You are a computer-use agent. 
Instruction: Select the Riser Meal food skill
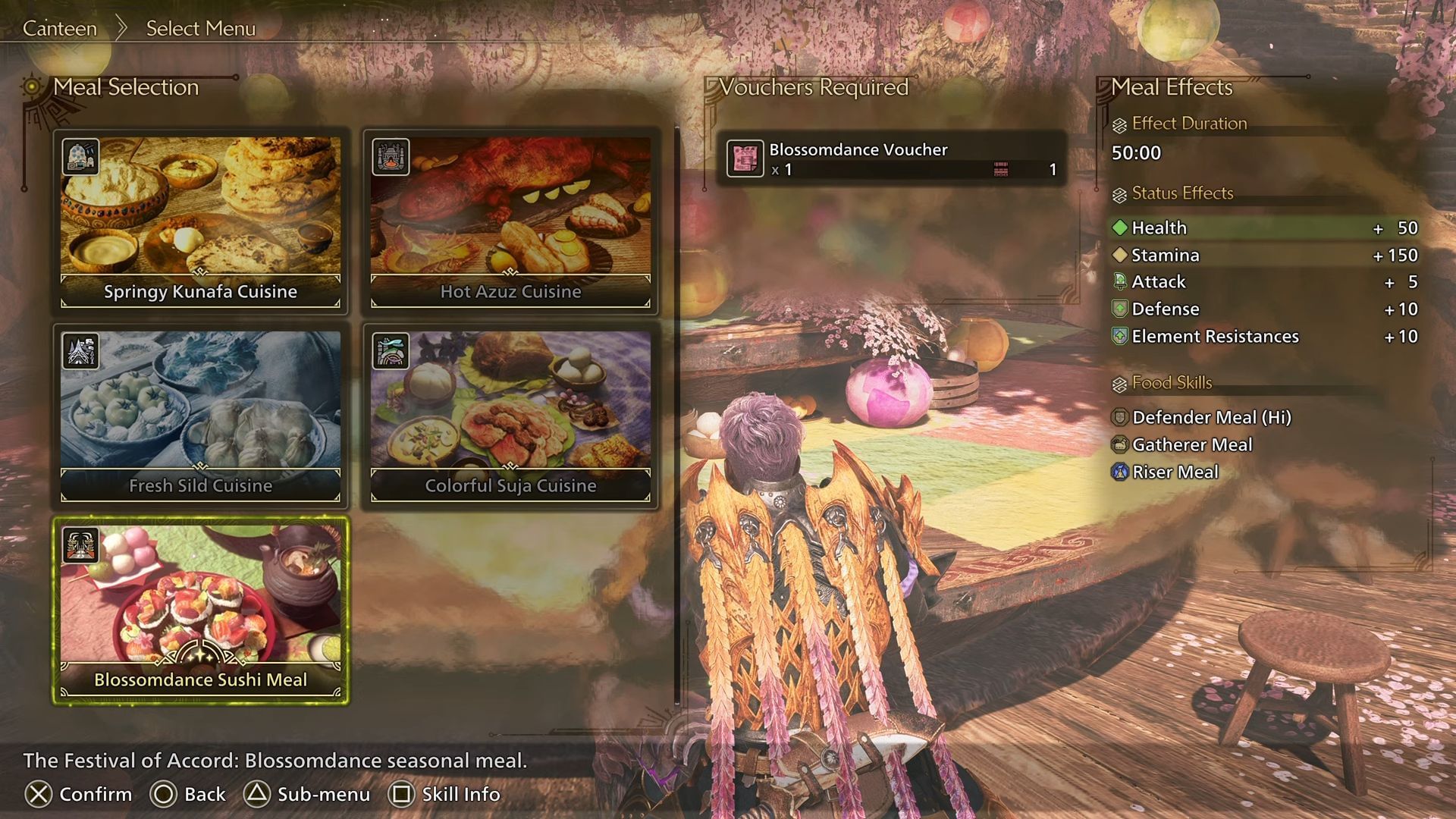pos(1175,472)
